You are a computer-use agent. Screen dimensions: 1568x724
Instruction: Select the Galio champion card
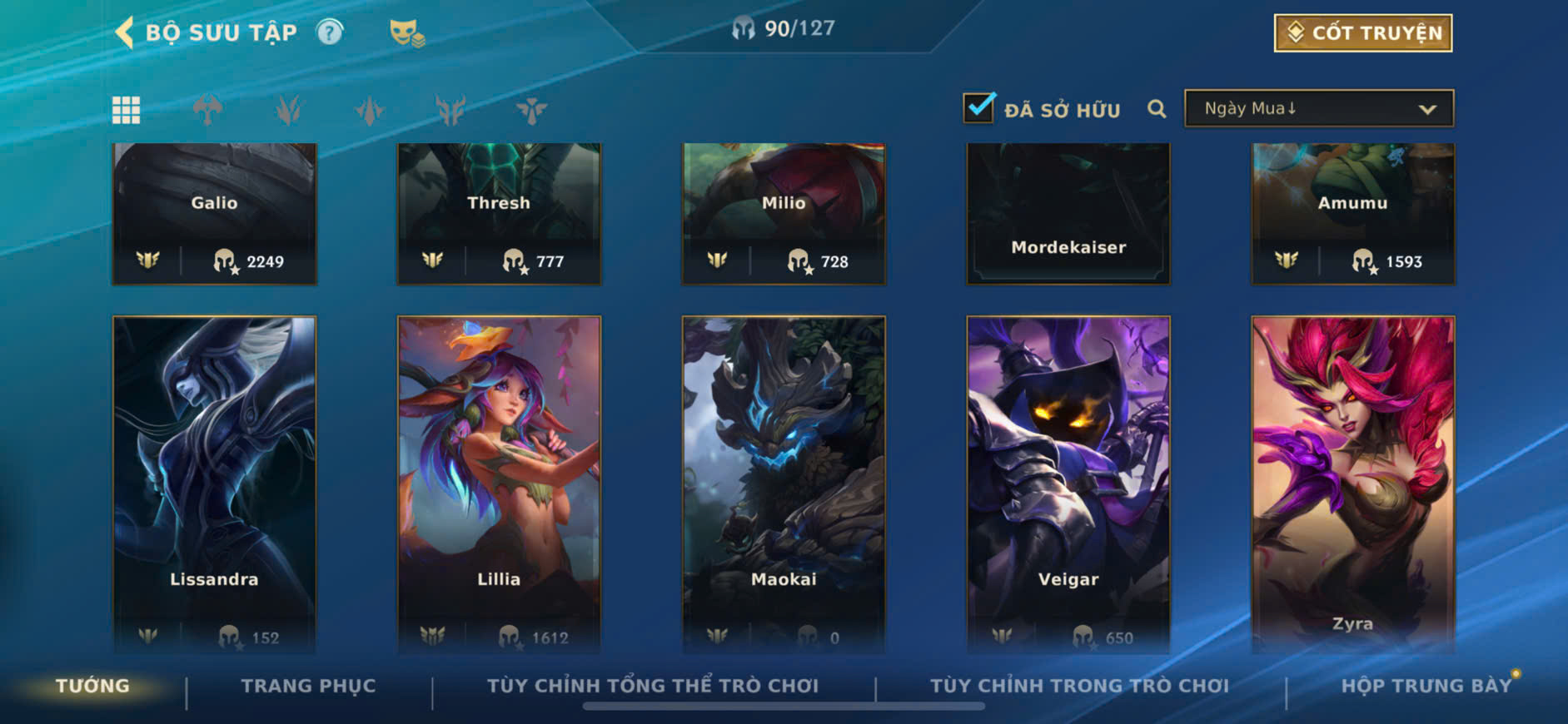(215, 214)
